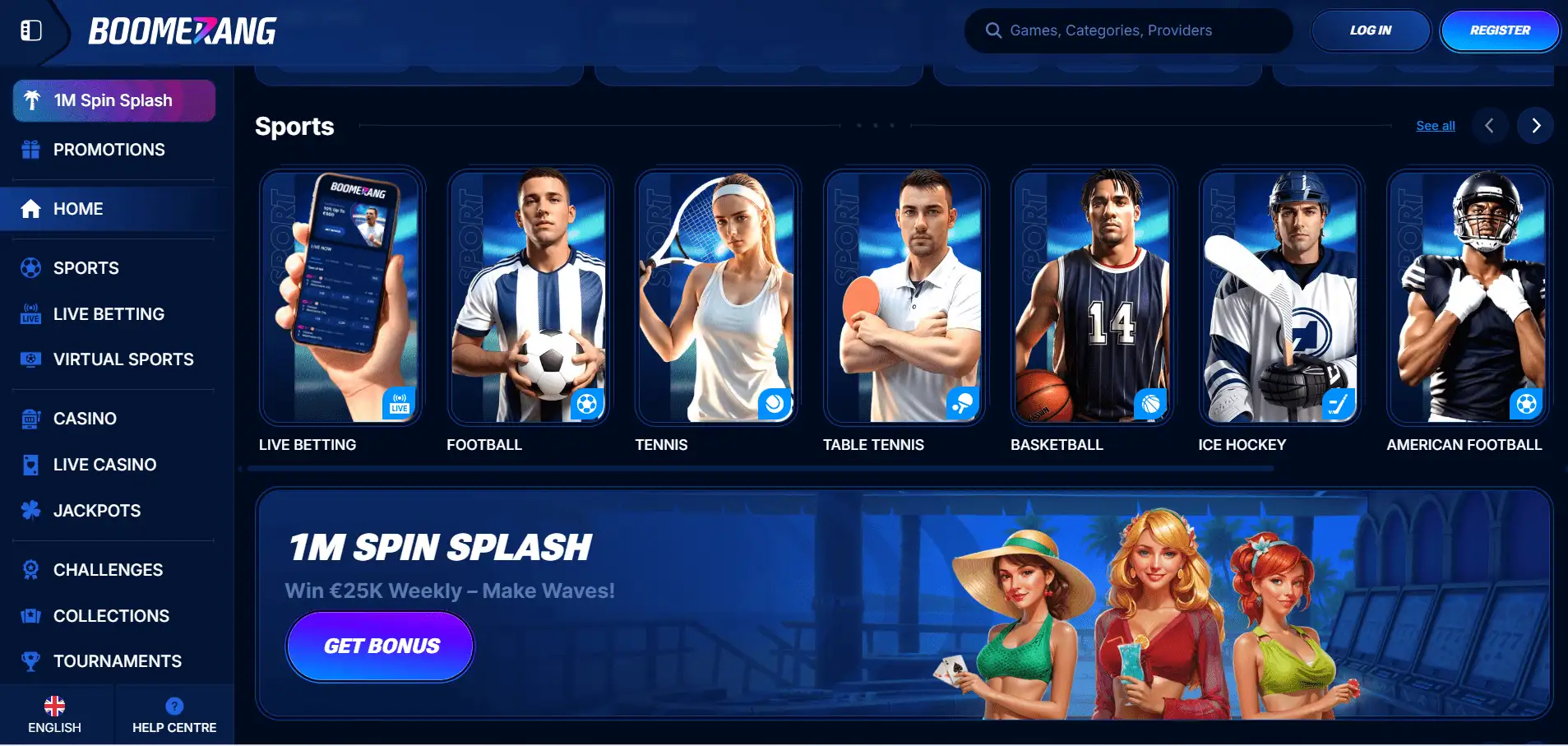Advance the sports carousel with right arrow
This screenshot has width=1568, height=746.
point(1535,126)
